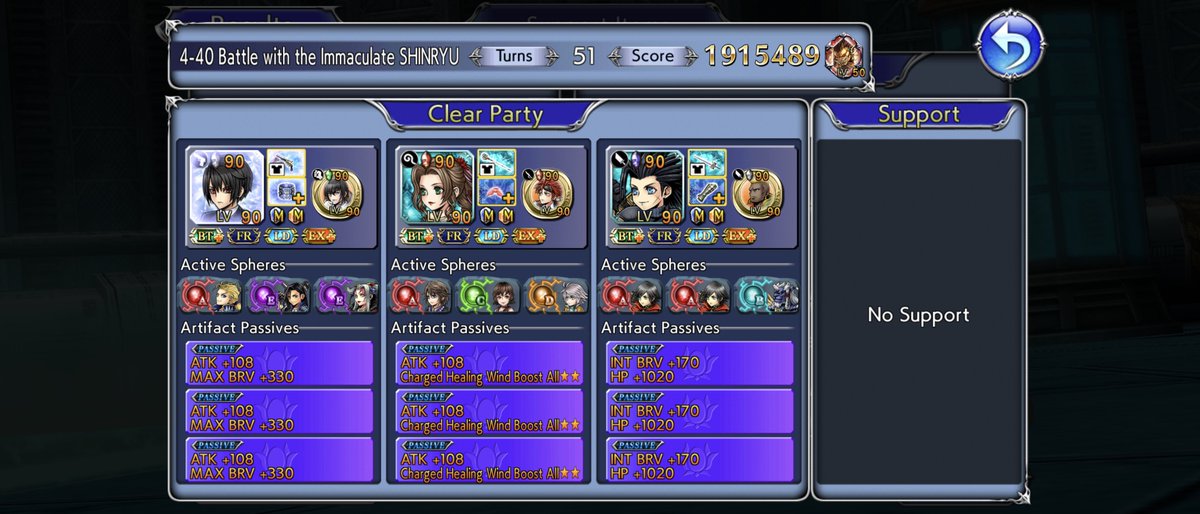Screen dimensions: 1200x514
Task: Select Aerith's character portrait
Action: (437, 187)
